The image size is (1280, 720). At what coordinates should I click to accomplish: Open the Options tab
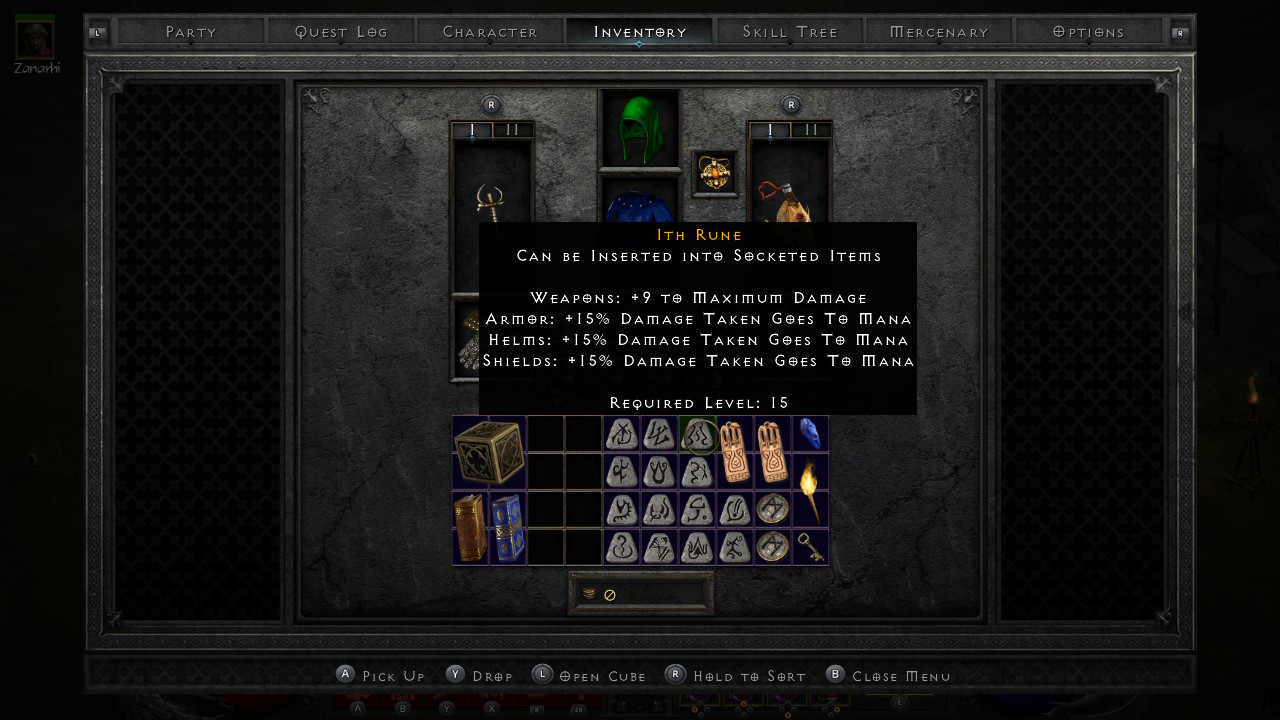[1089, 32]
